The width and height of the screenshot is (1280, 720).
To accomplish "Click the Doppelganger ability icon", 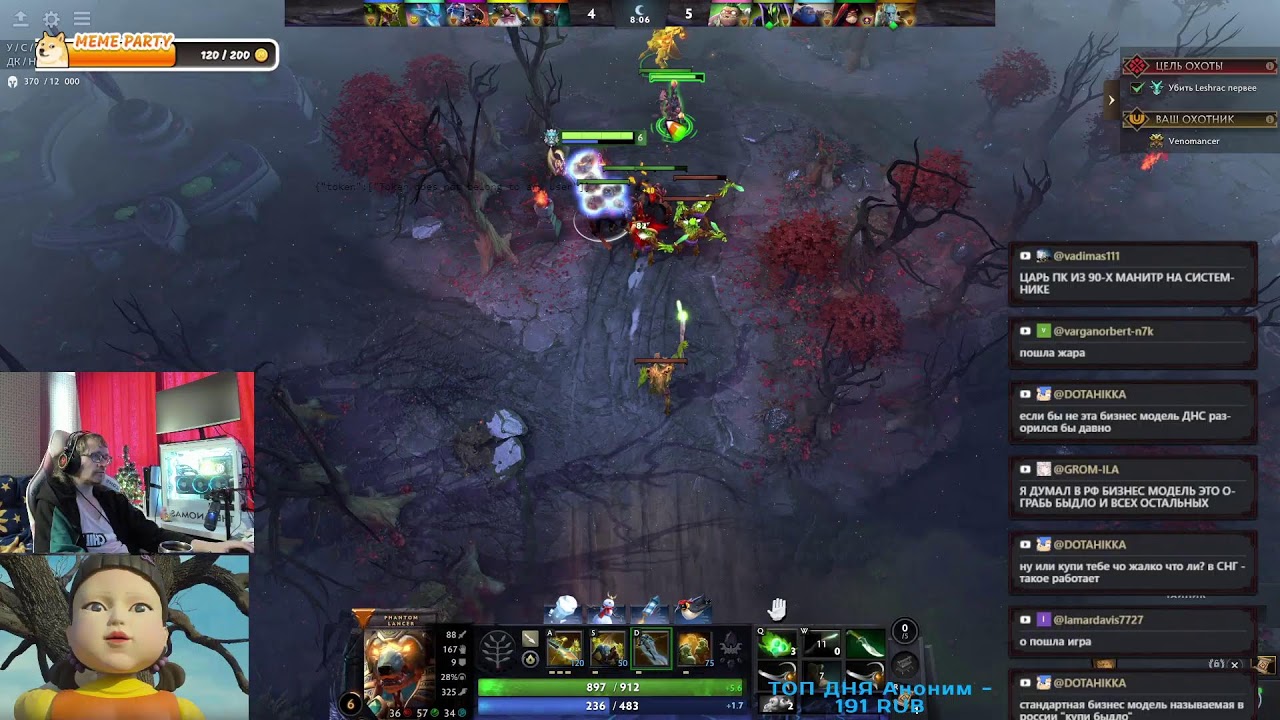I will pos(607,647).
